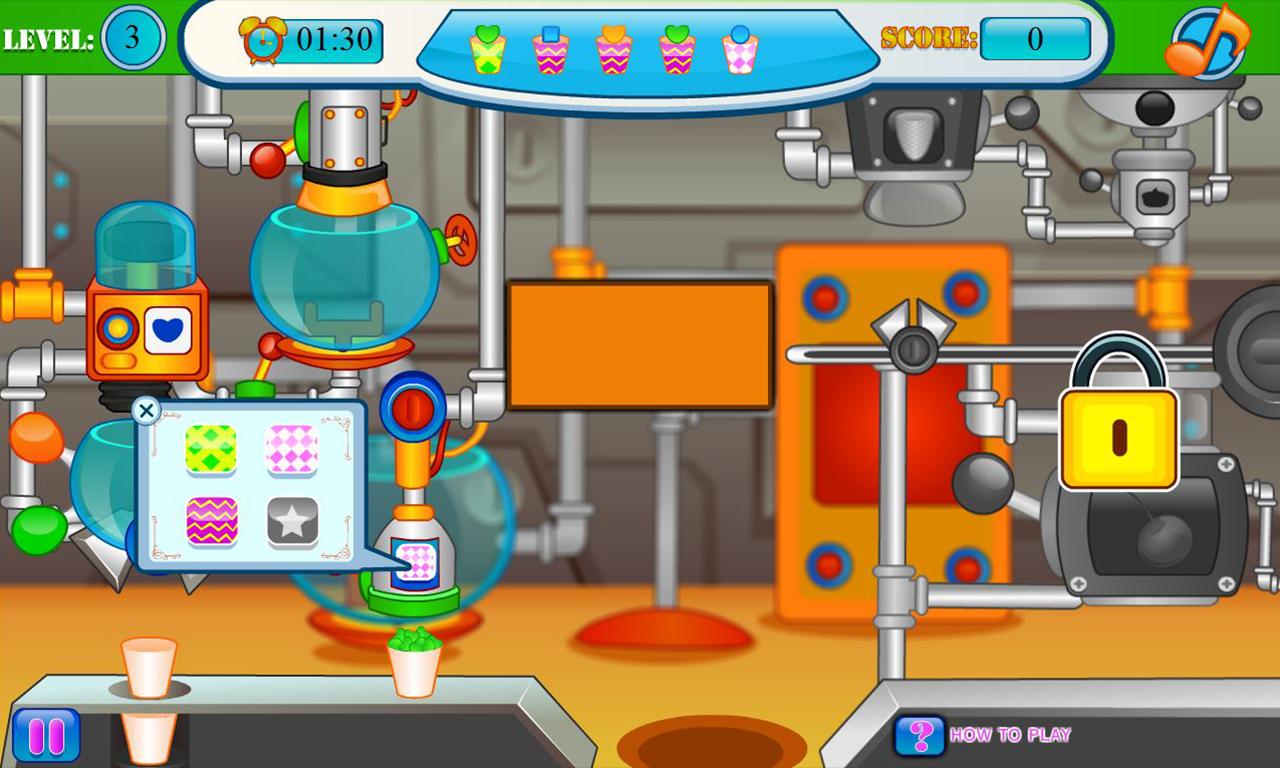Click the pink diamond cup at the order bar's end

(x=742, y=48)
